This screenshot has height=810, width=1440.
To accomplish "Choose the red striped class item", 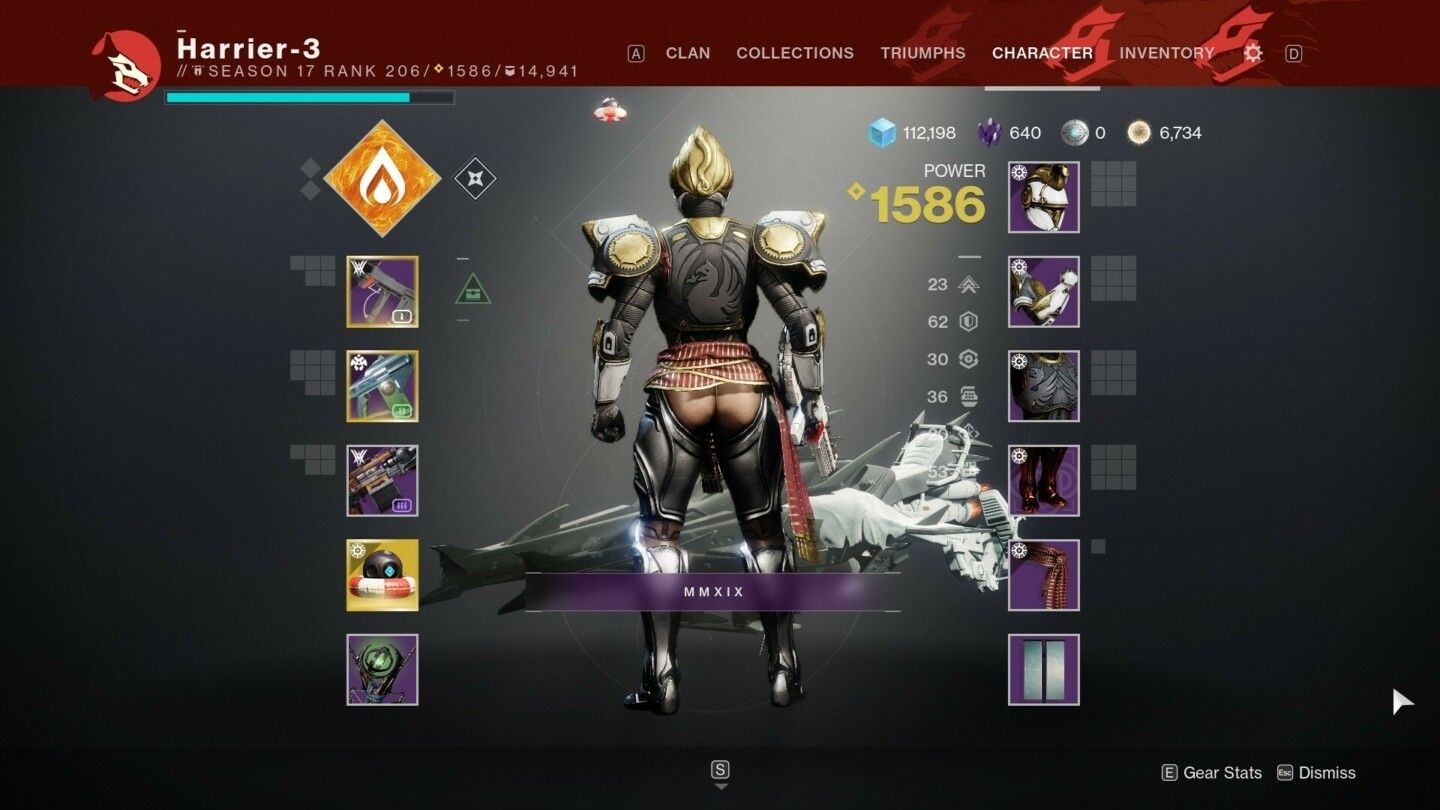I will (1044, 575).
